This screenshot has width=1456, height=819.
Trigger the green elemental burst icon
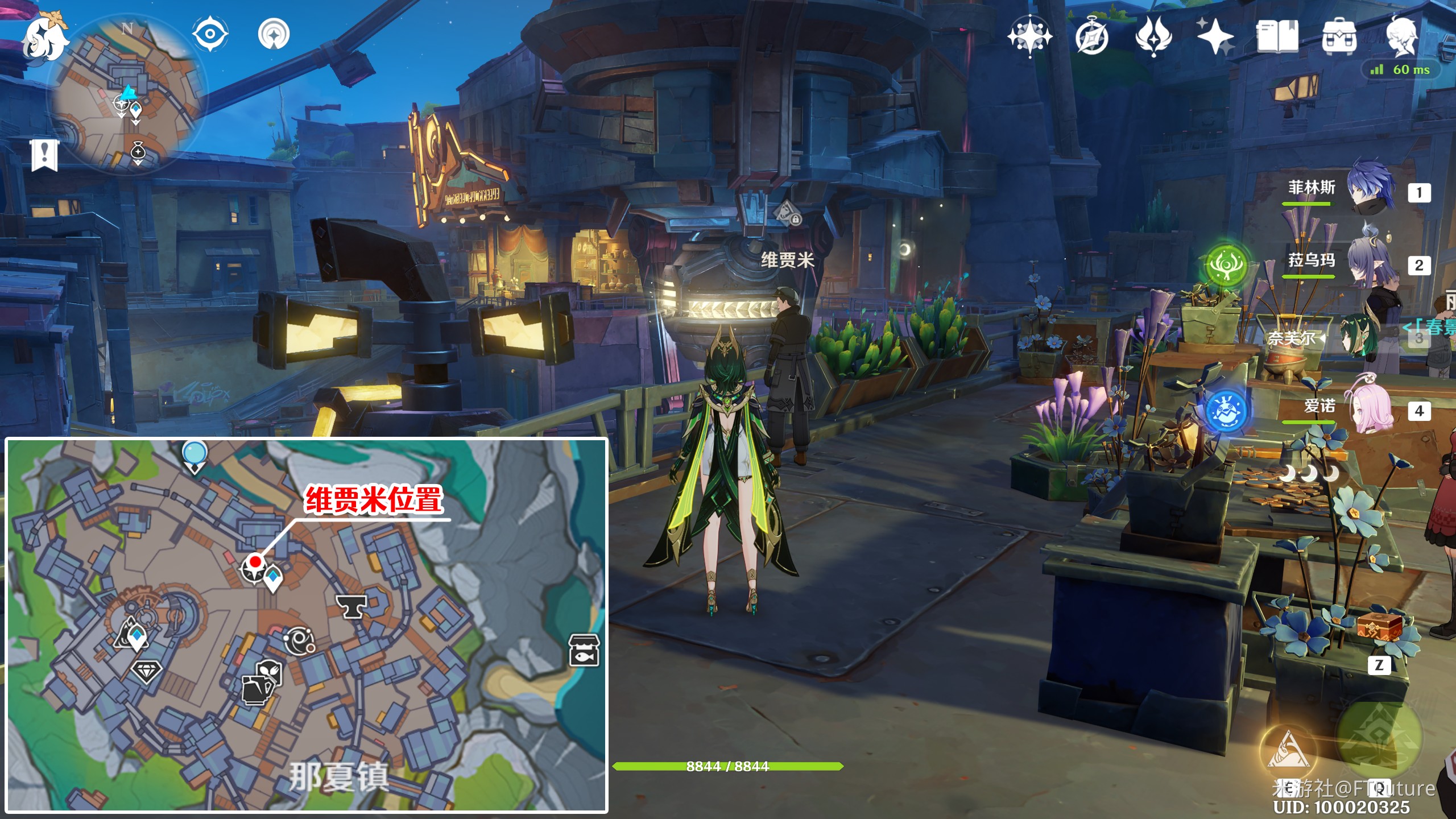click(x=1379, y=737)
